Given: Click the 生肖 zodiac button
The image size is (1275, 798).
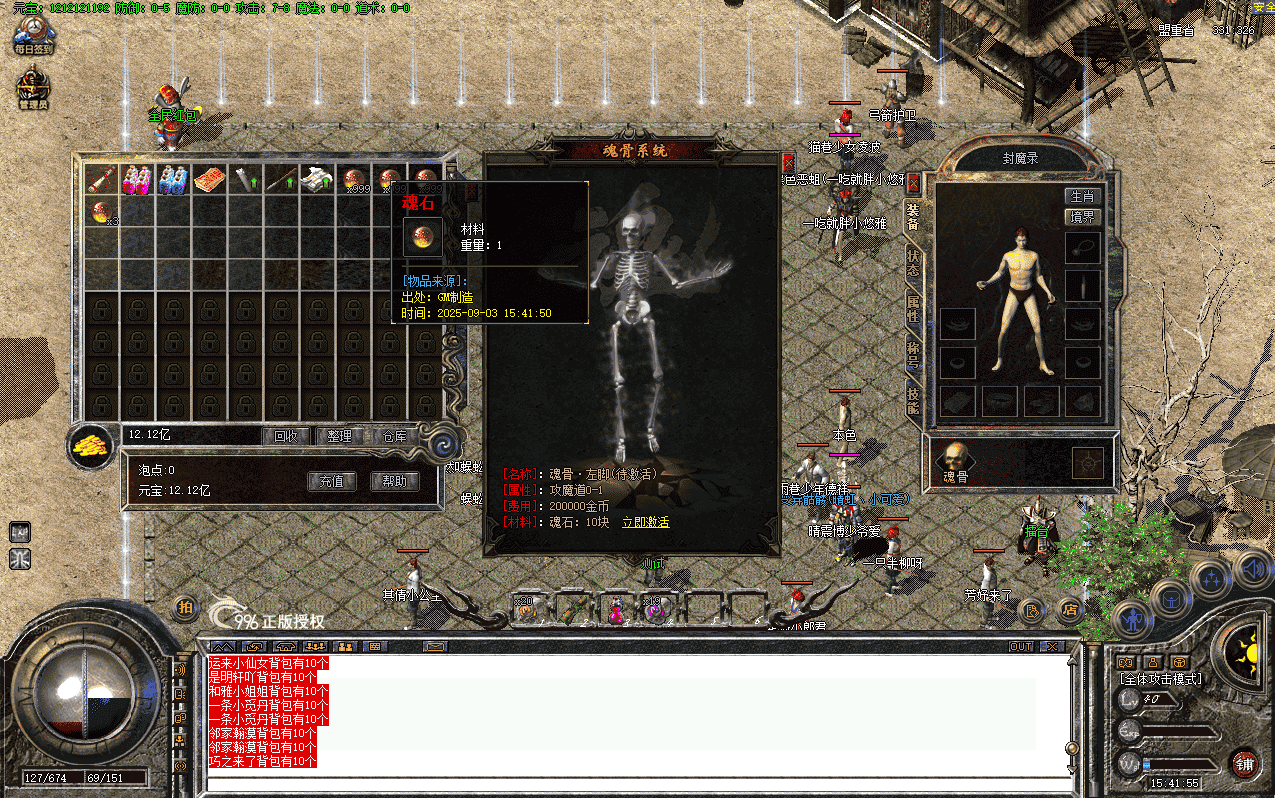Looking at the screenshot, I should point(1082,196).
